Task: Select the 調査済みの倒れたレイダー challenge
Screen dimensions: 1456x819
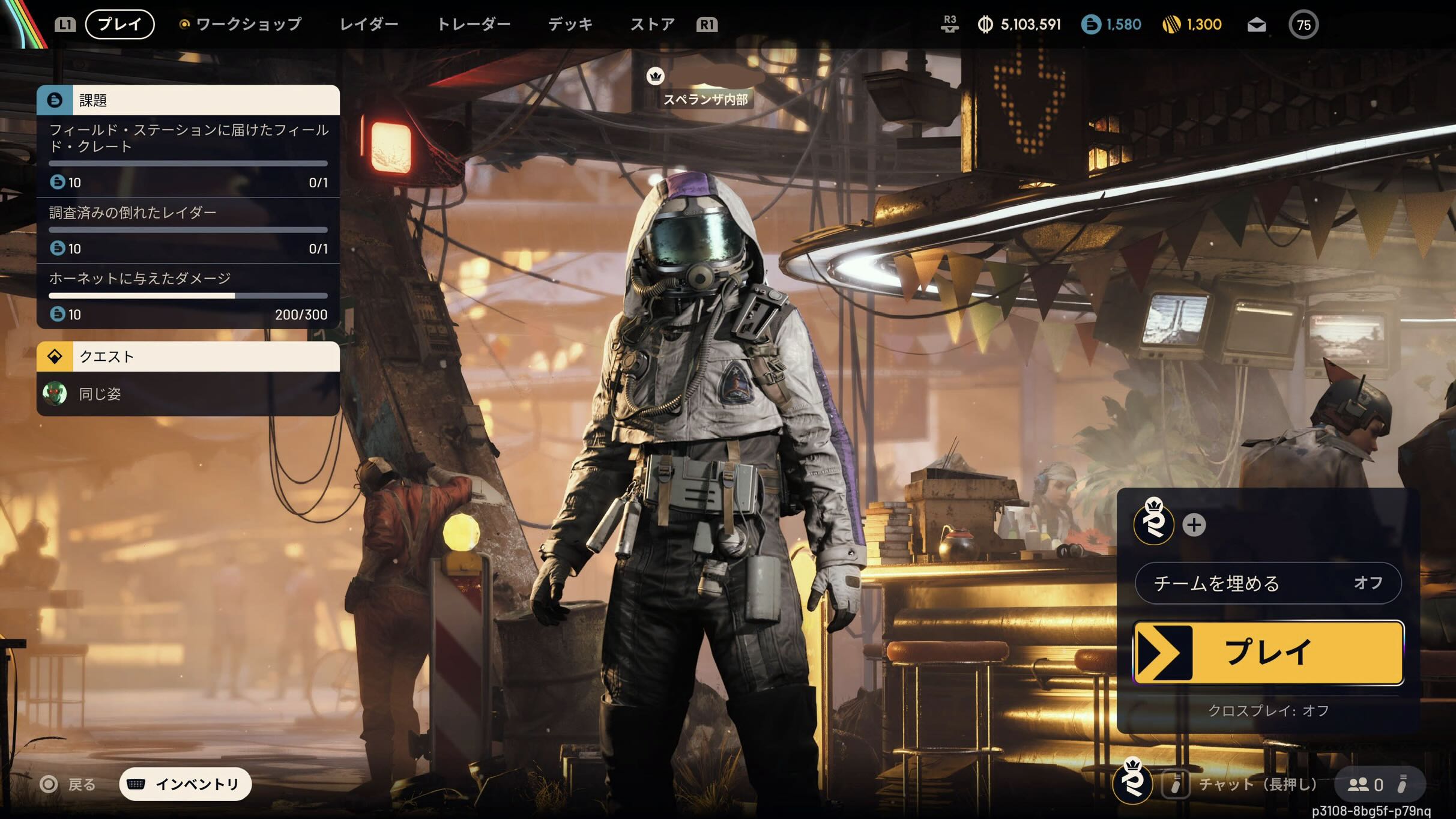Action: coord(188,230)
